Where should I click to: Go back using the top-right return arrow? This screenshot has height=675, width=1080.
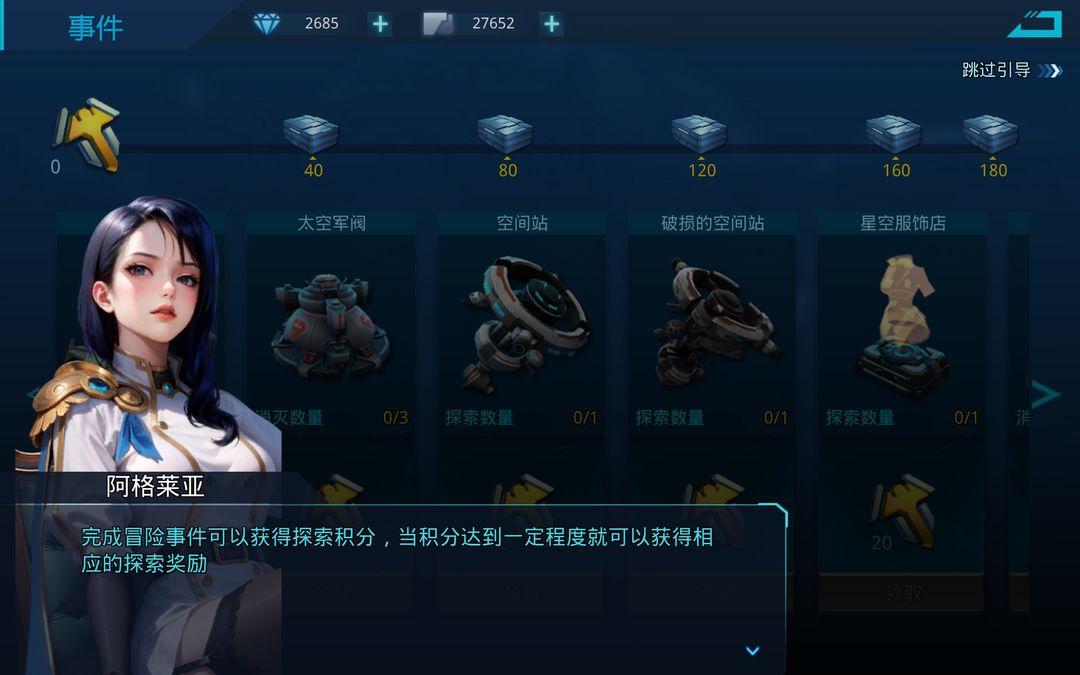point(1034,23)
